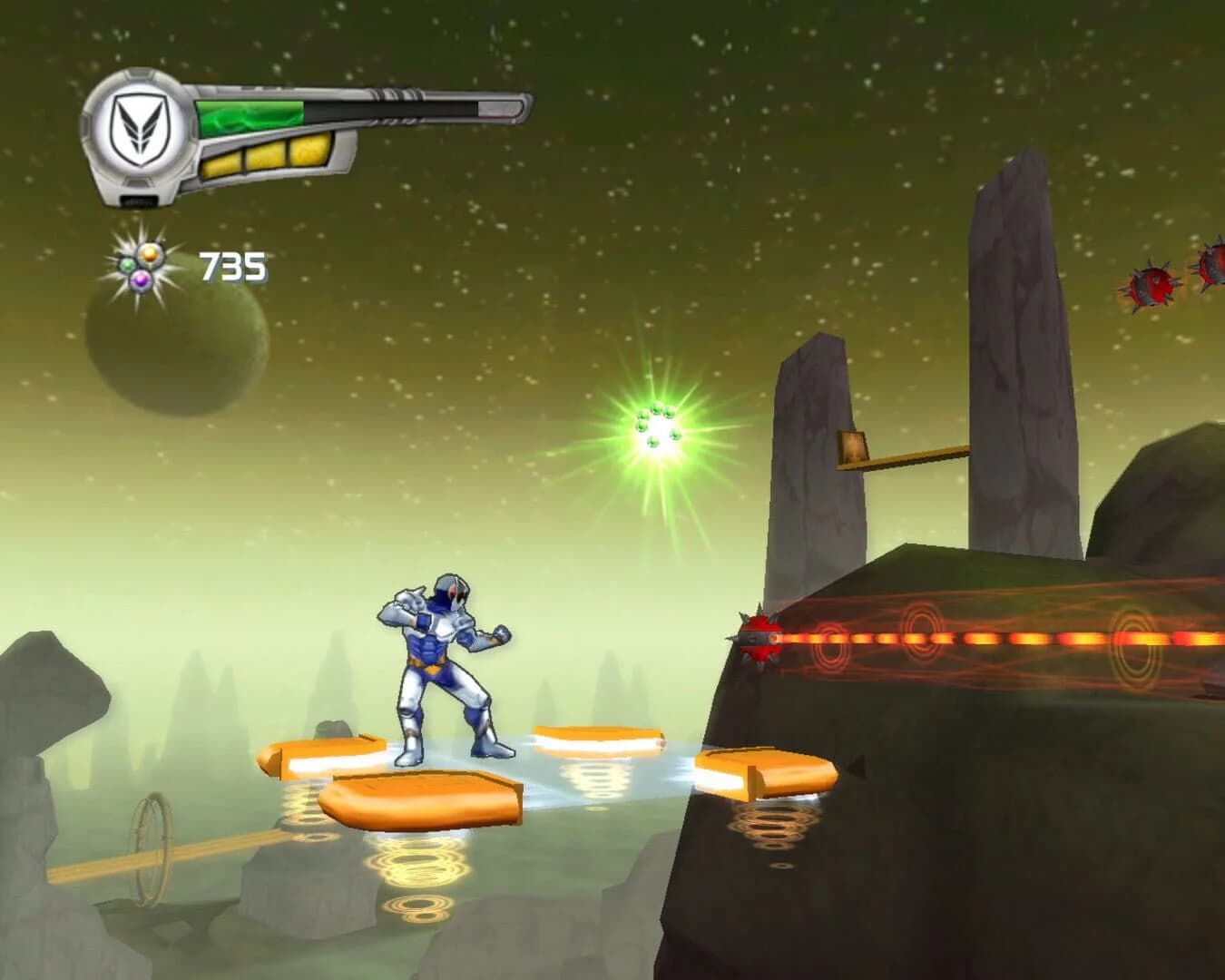
Task: Click the small black readout under the shield emblem
Action: point(139,199)
